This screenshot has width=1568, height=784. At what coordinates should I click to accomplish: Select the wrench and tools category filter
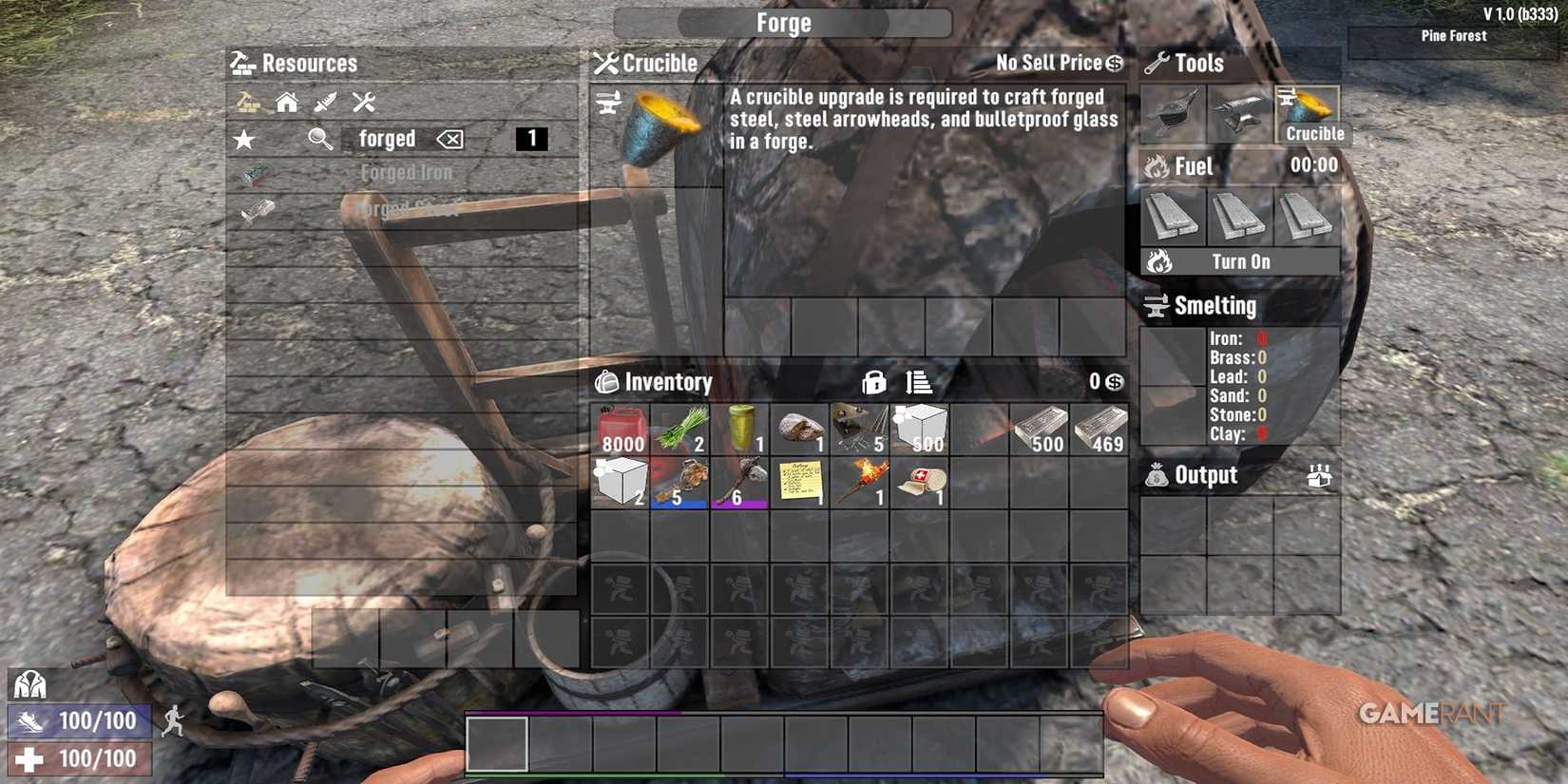tap(363, 102)
